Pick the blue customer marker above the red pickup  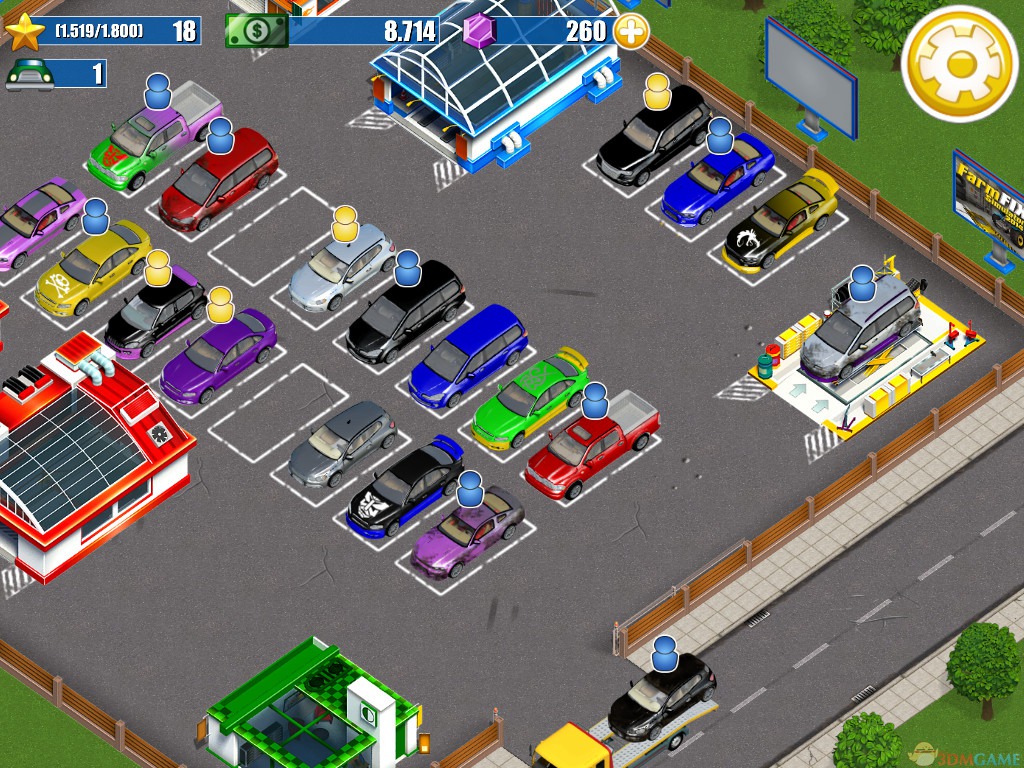click(x=595, y=401)
